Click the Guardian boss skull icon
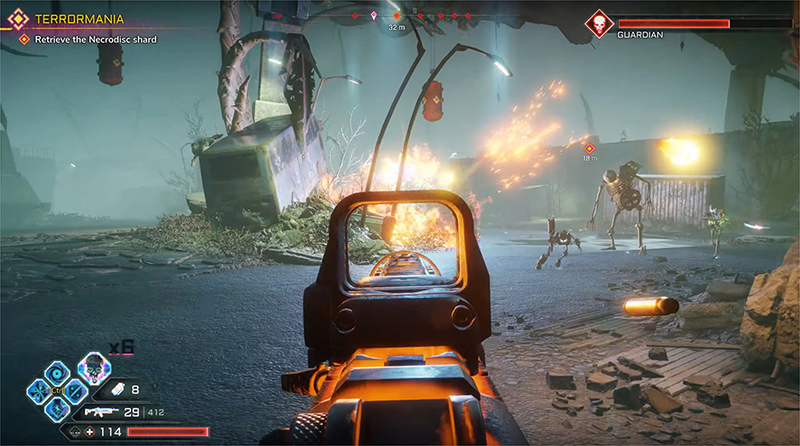The width and height of the screenshot is (800, 446). click(x=600, y=23)
